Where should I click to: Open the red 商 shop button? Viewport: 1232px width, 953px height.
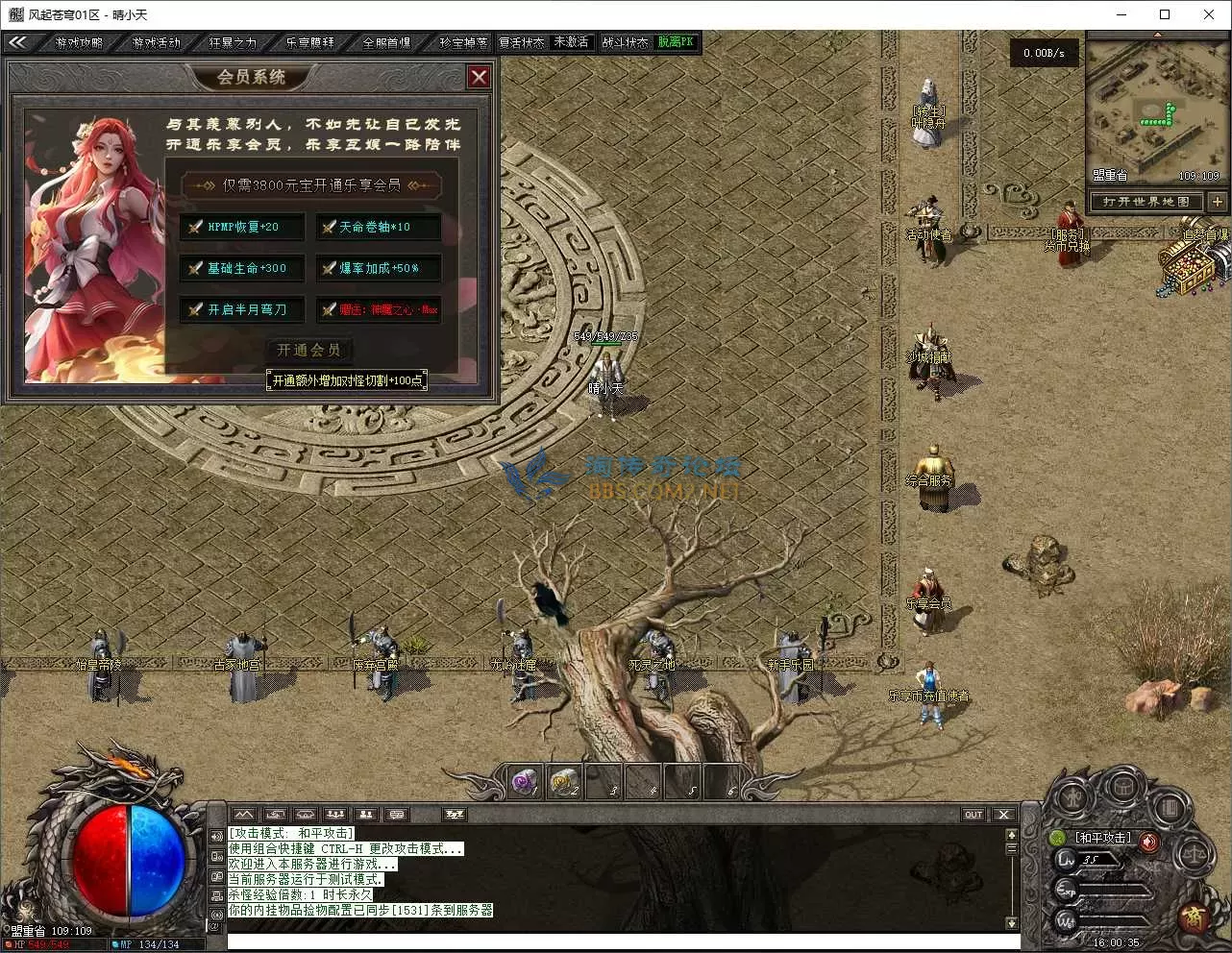pos(1194,916)
